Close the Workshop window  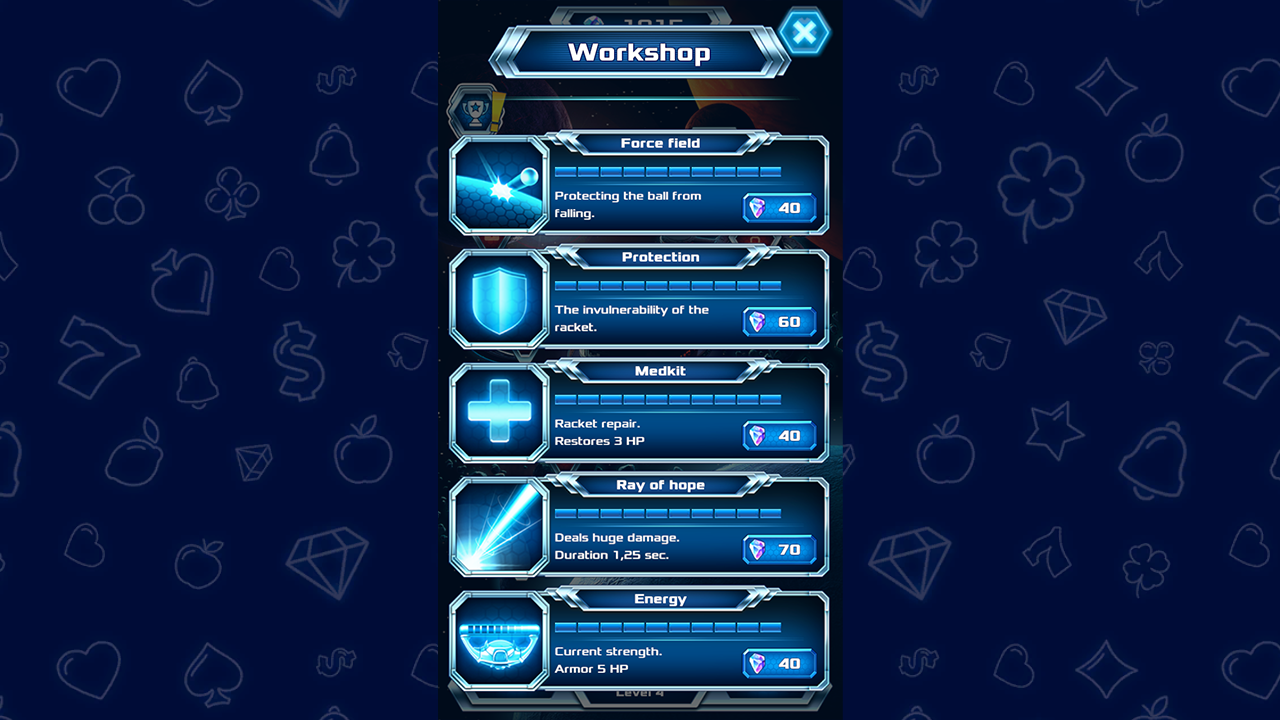click(805, 31)
